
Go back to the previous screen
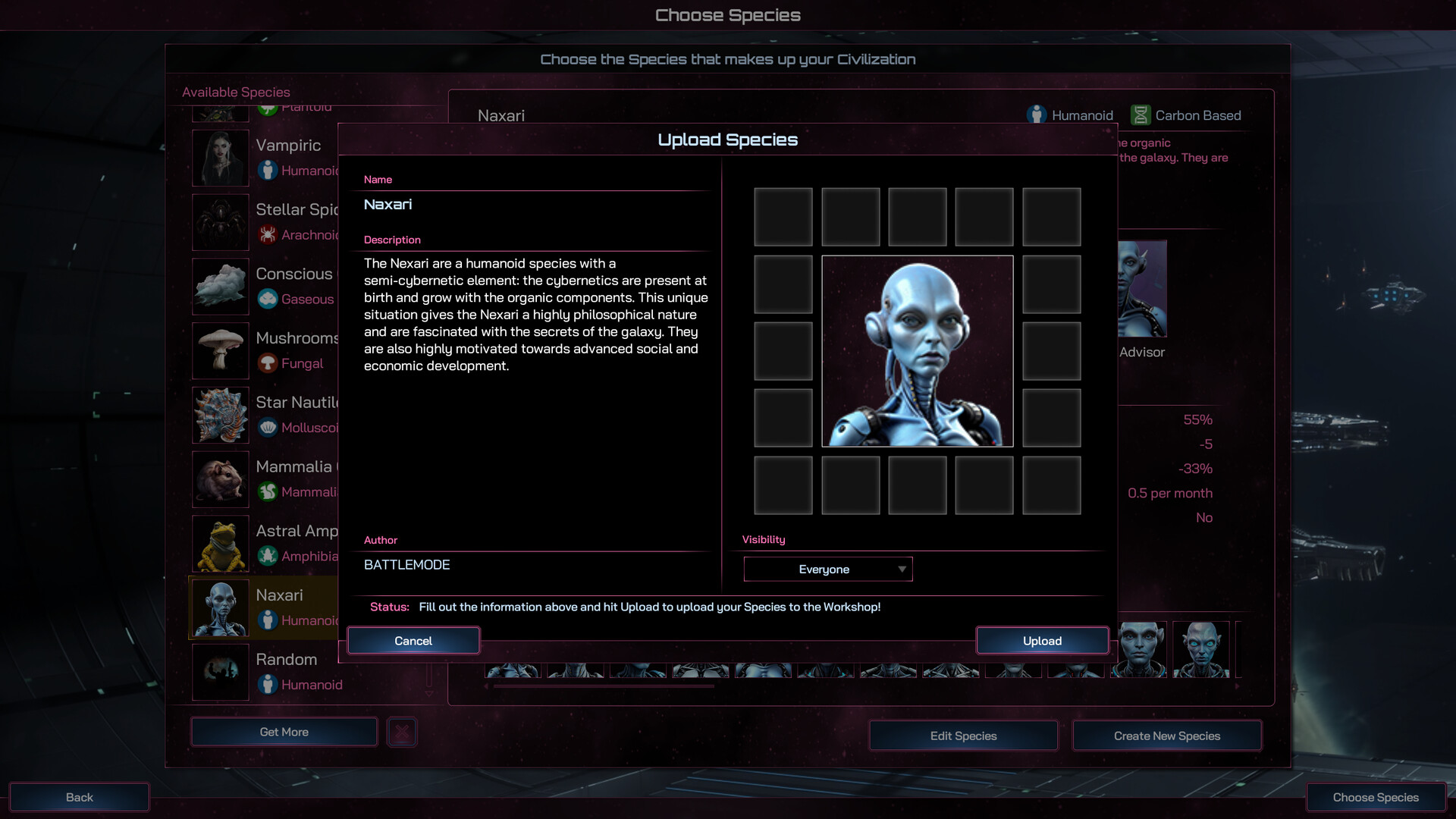pos(79,797)
